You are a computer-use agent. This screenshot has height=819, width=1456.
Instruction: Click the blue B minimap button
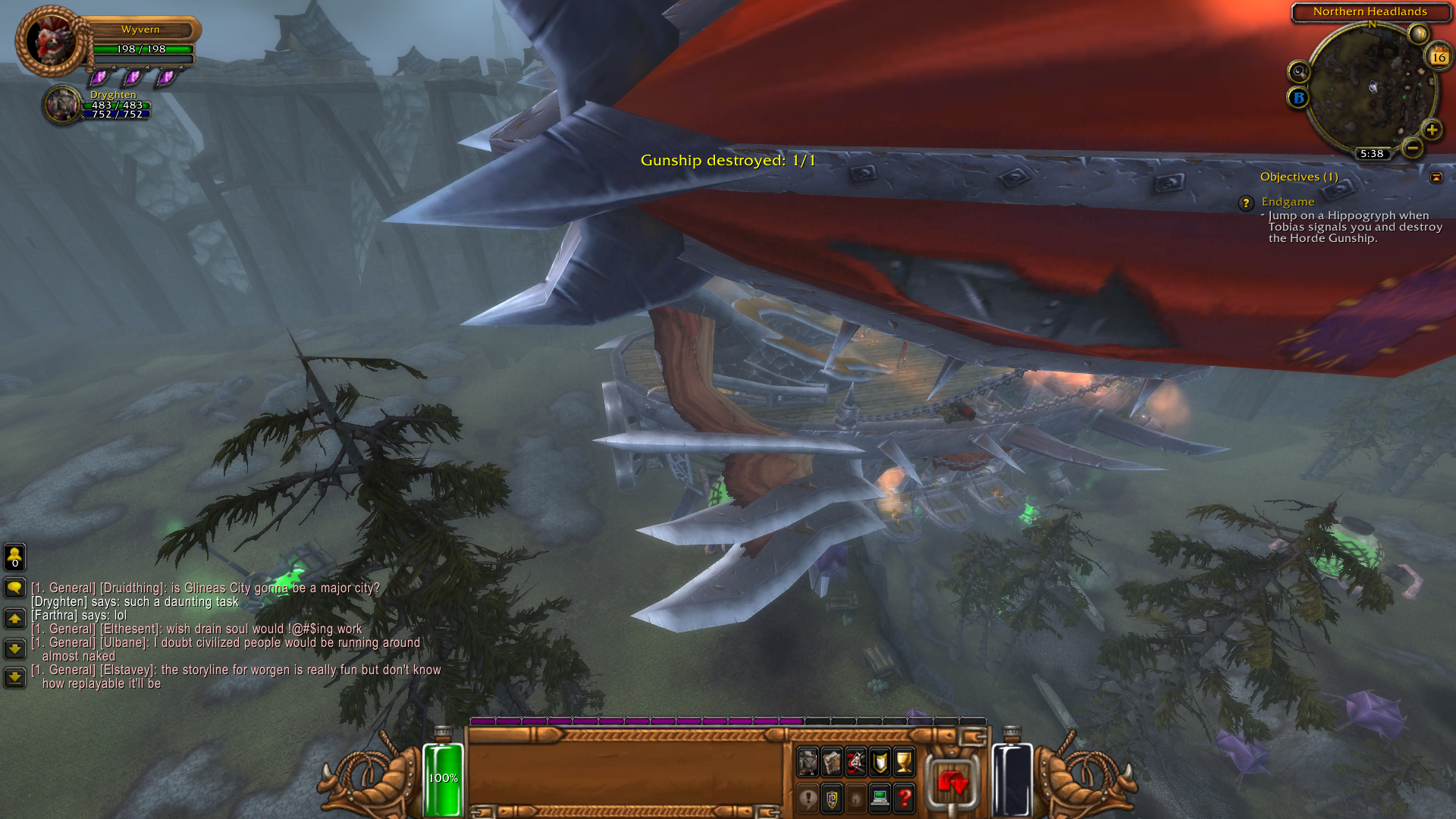click(1298, 98)
